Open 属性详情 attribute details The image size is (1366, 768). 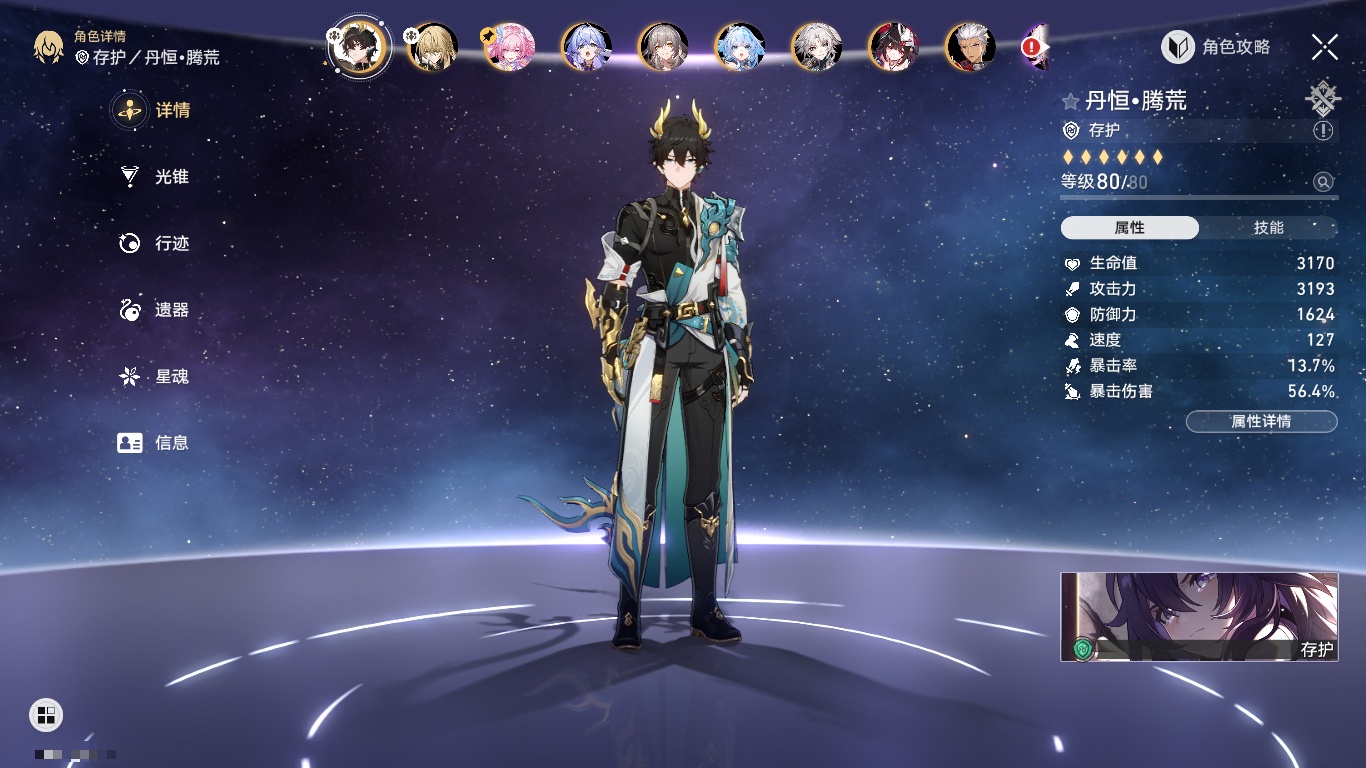click(1261, 422)
